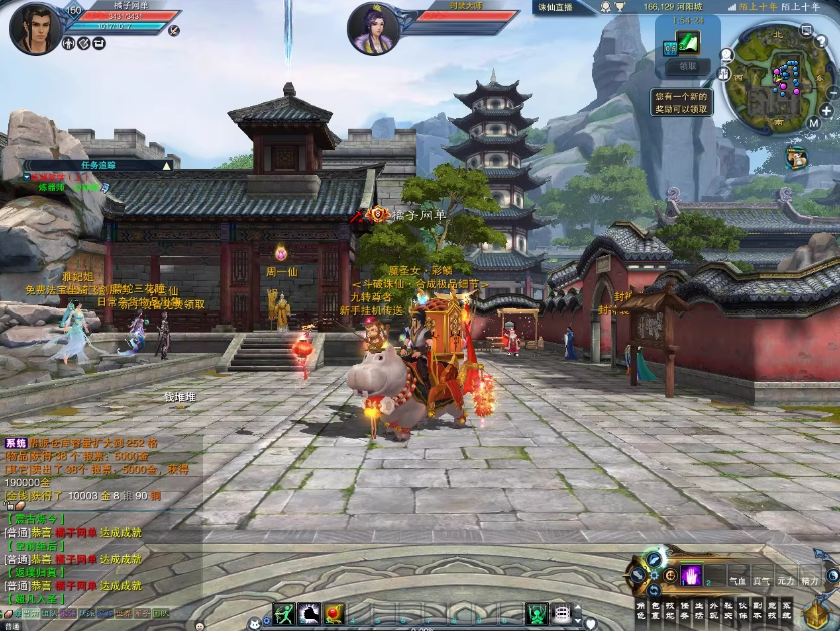Use the white beast silhouette hotbar skill

[309, 614]
